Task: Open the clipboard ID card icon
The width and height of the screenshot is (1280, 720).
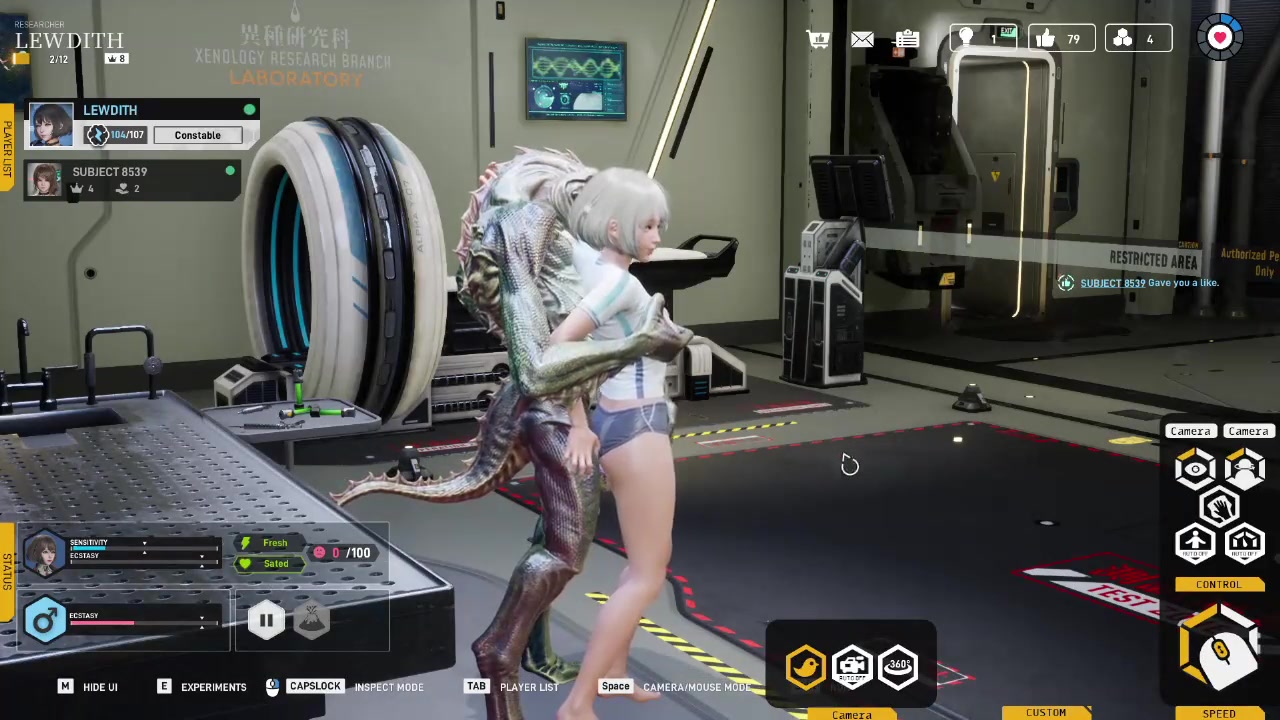Action: [x=907, y=39]
